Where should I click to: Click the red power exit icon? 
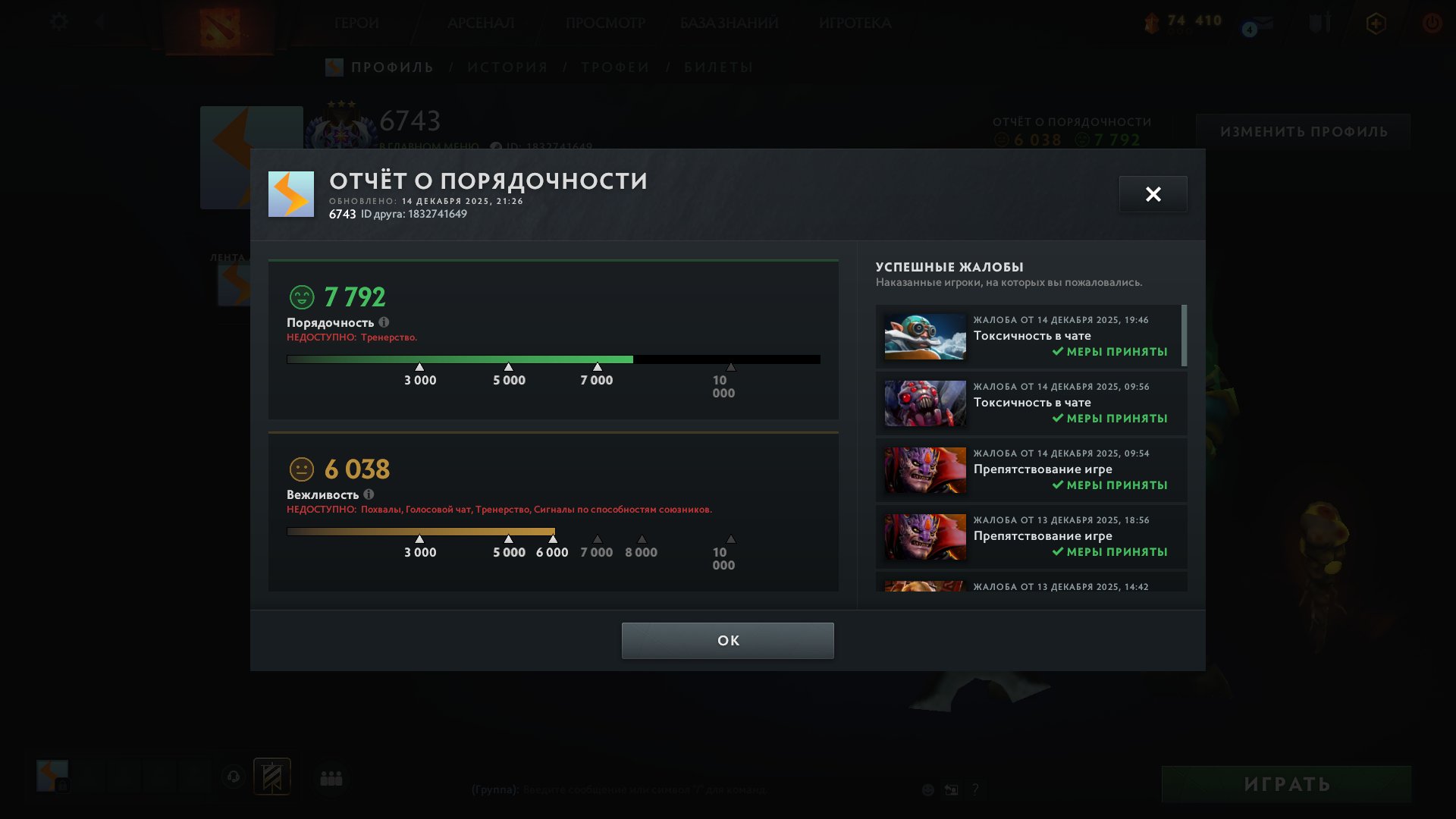pyautogui.click(x=1432, y=24)
